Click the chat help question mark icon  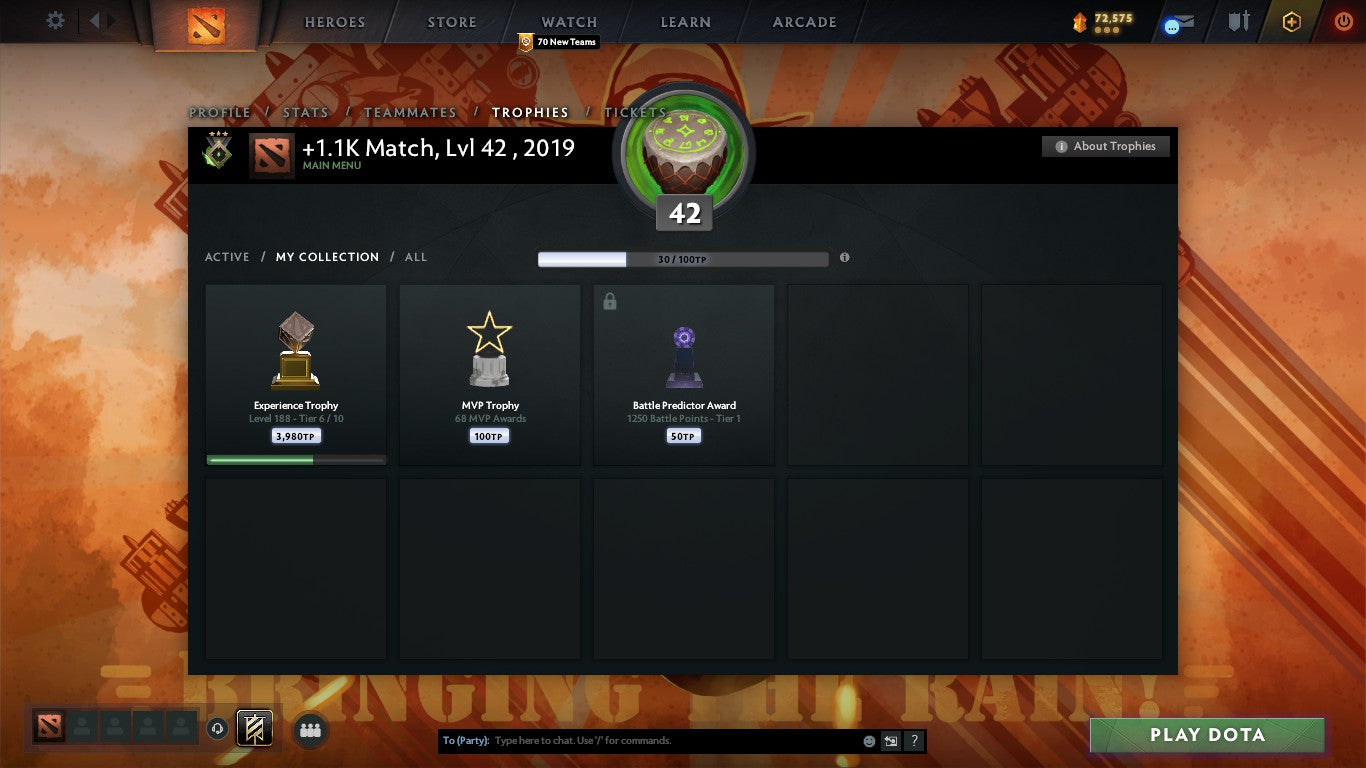(913, 741)
